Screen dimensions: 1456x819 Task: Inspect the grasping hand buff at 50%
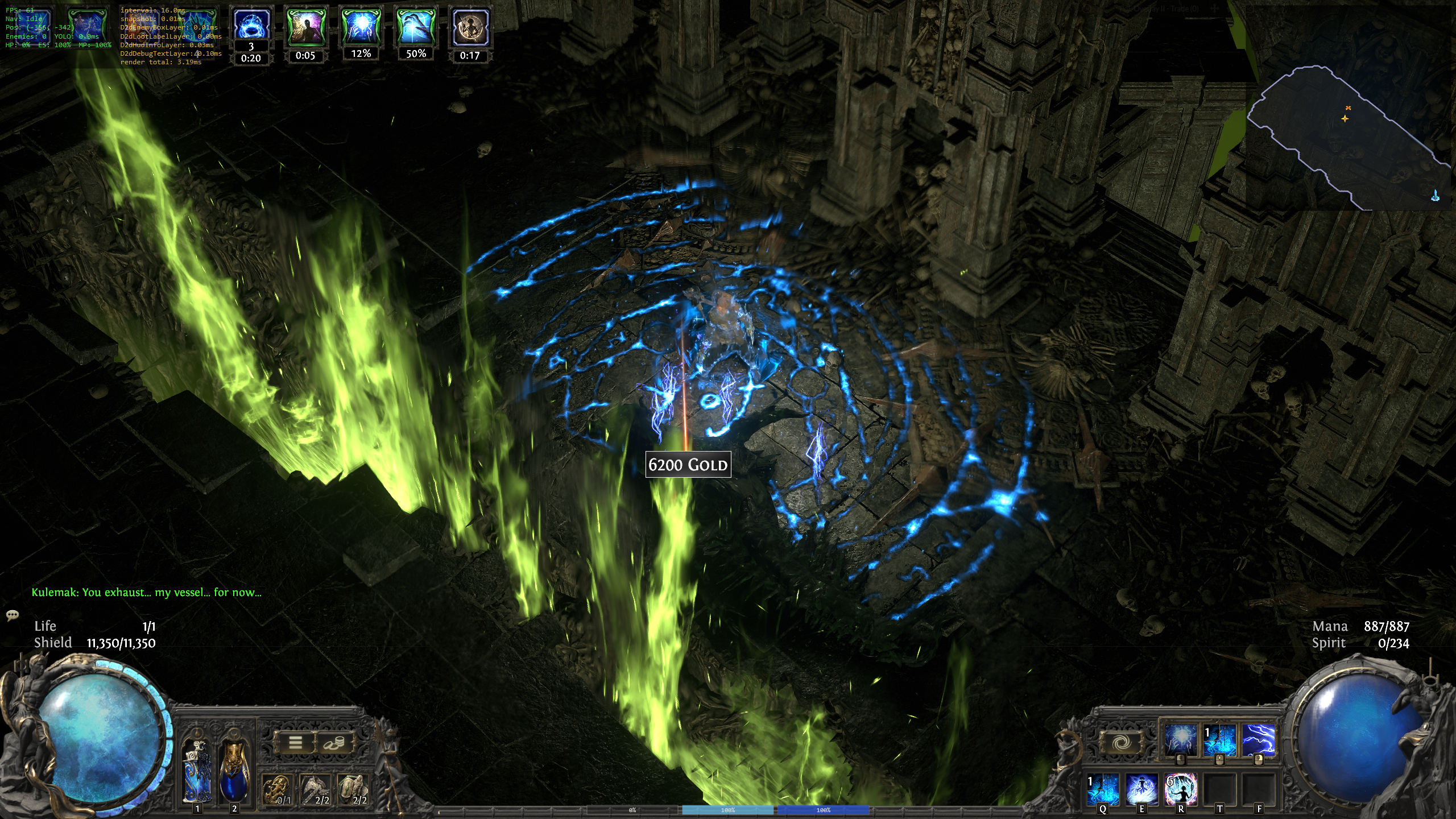click(x=416, y=27)
